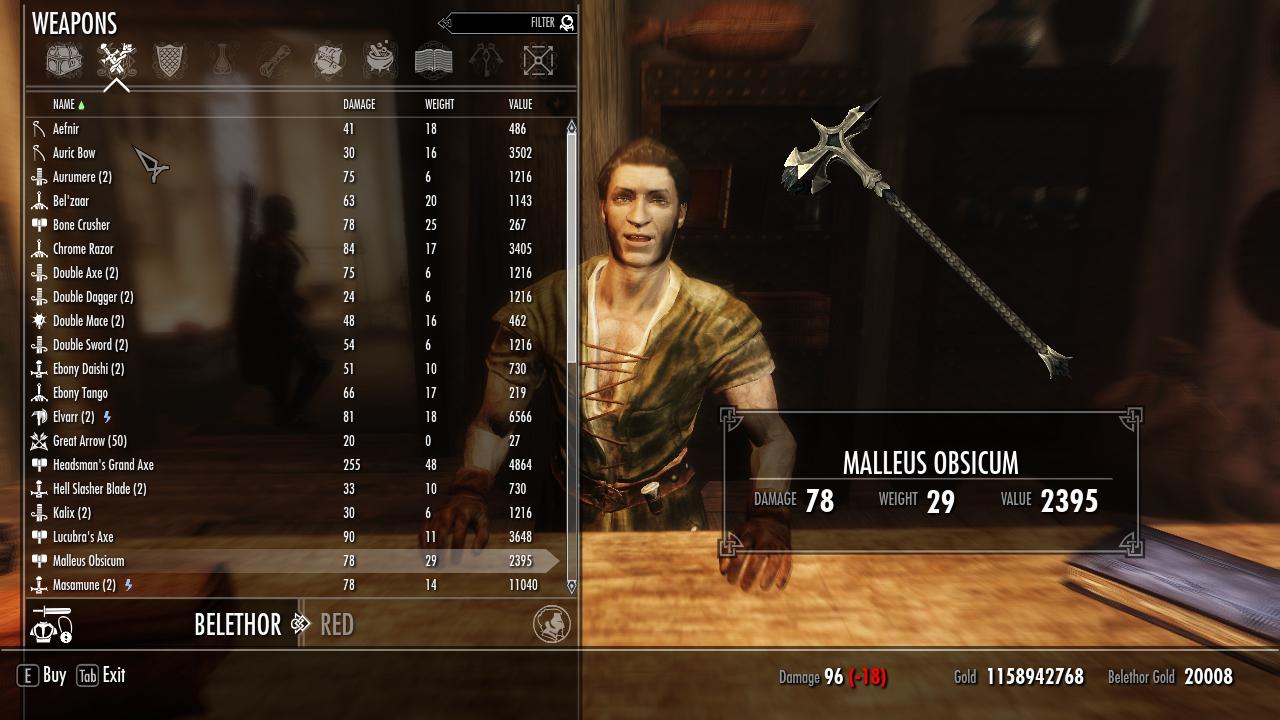This screenshot has width=1280, height=720.
Task: Select Elvarr in the weapons list
Action: point(73,417)
